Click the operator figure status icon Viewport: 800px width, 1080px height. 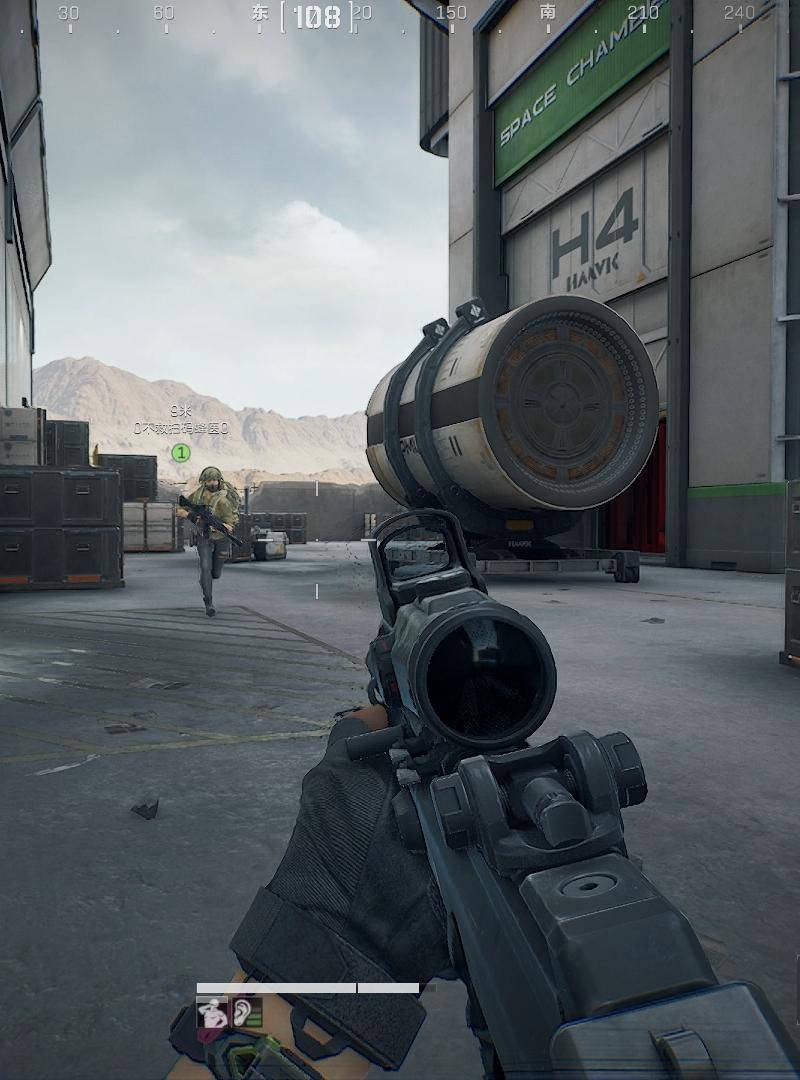[x=213, y=1013]
